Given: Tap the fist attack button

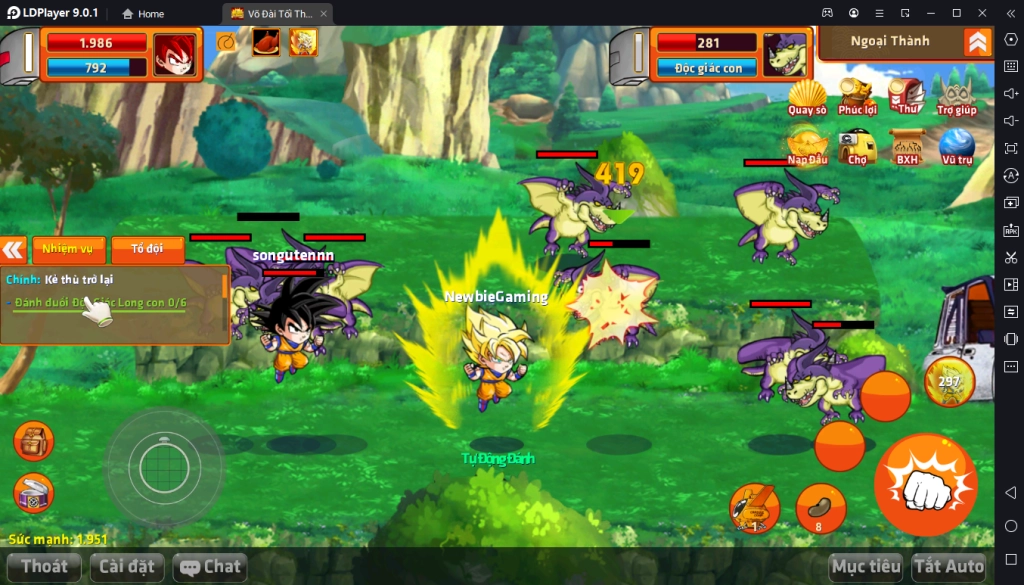Looking at the screenshot, I should [925, 485].
